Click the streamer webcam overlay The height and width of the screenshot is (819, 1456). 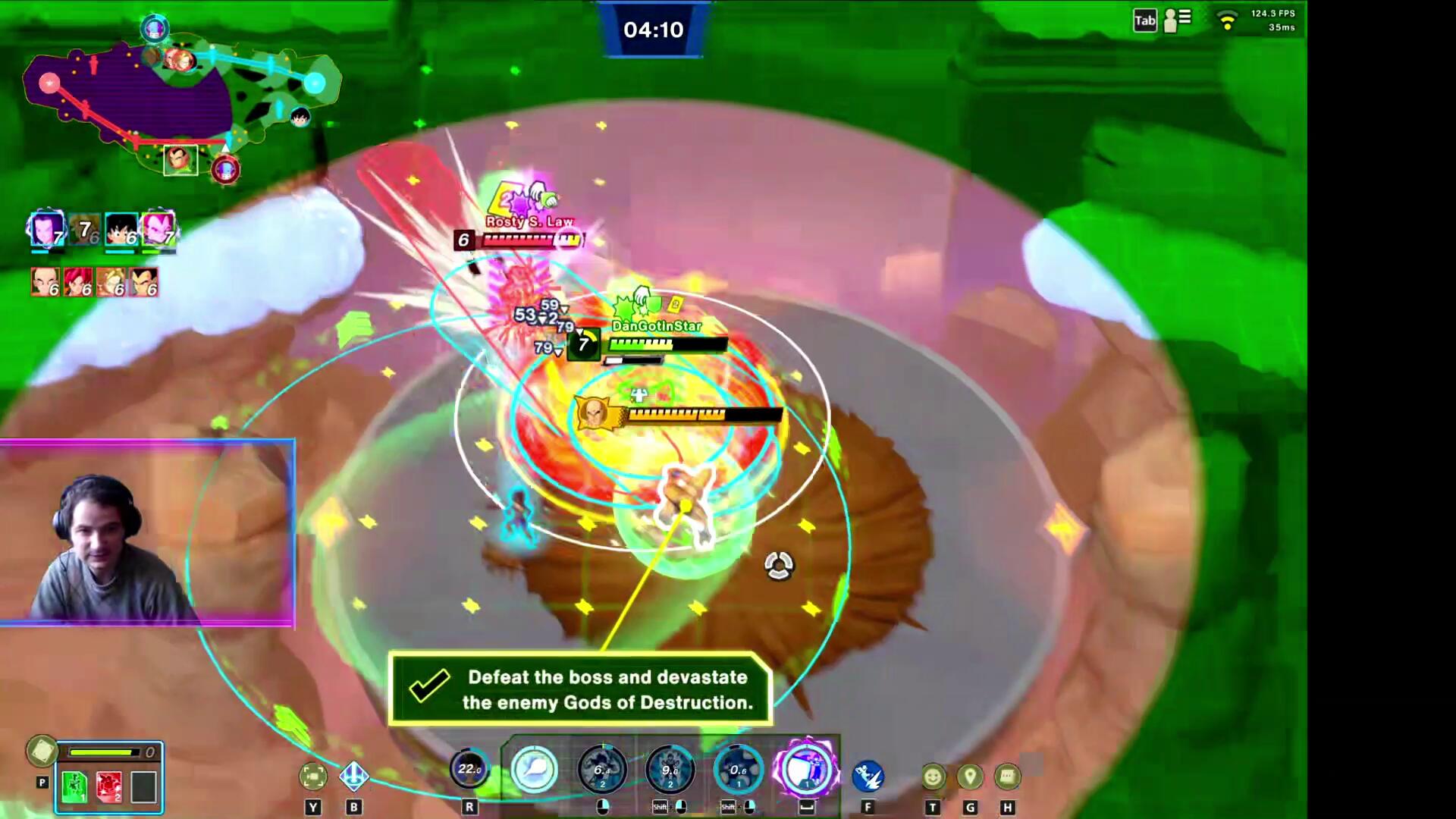coord(147,533)
